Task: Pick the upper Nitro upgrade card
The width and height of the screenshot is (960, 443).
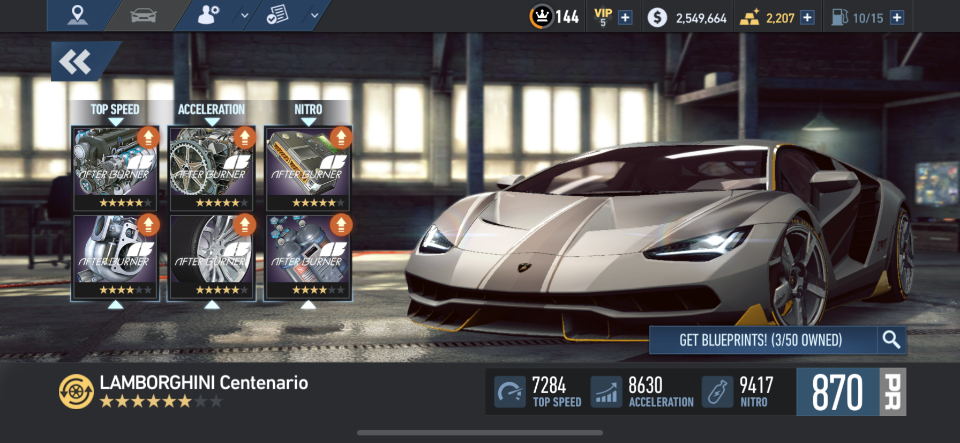Action: click(308, 167)
